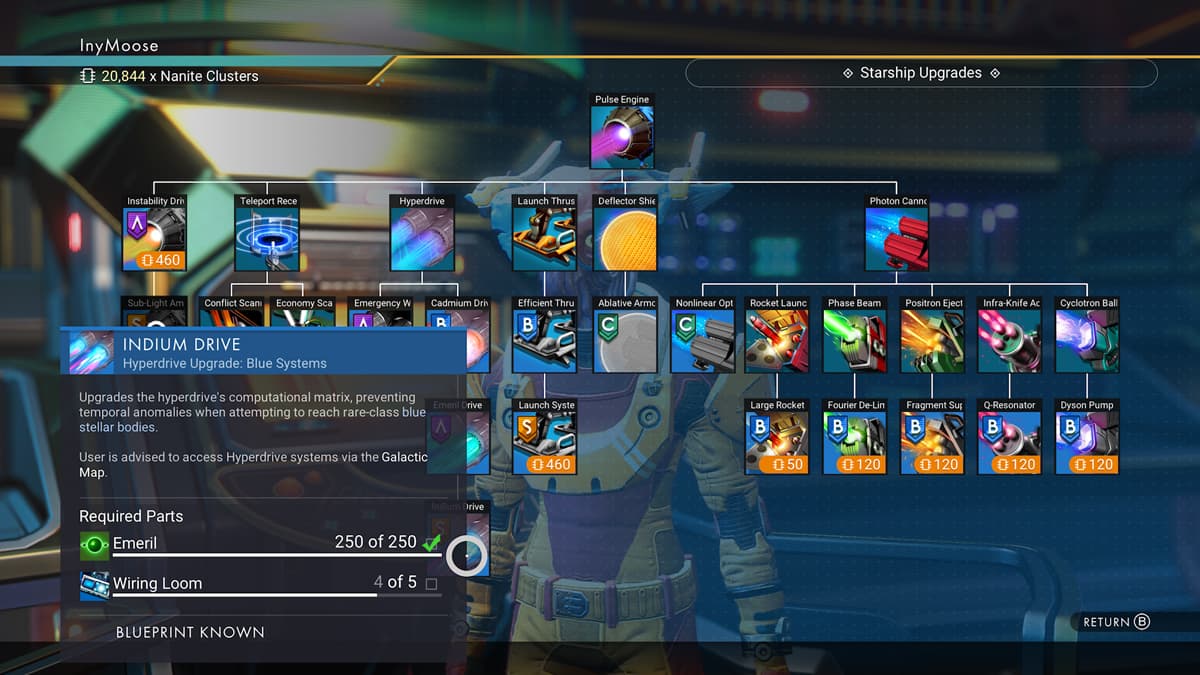Select the Photon Cannon node
This screenshot has height=675, width=1200.
coord(897,239)
